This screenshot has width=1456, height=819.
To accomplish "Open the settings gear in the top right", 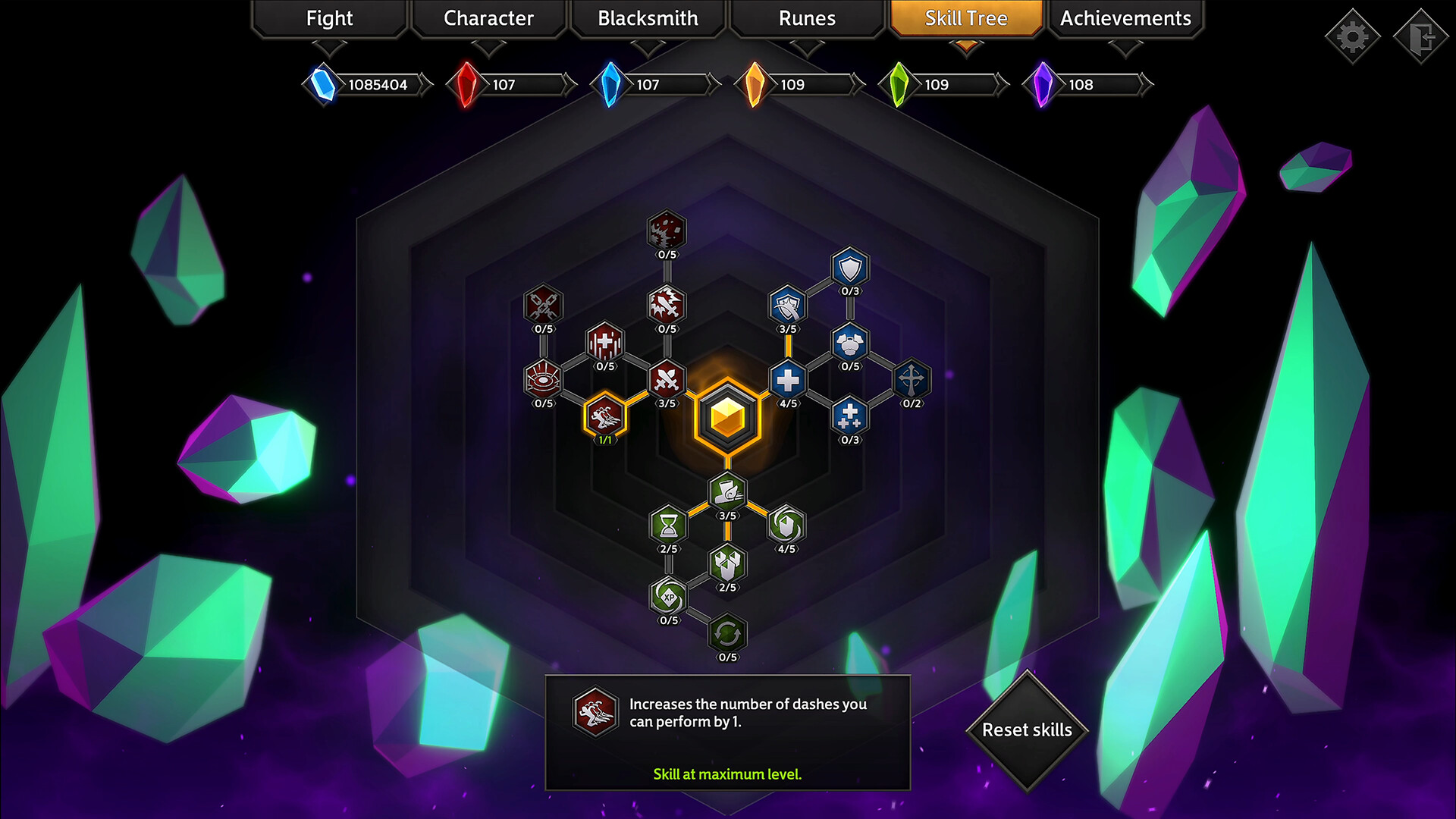I will tap(1352, 35).
